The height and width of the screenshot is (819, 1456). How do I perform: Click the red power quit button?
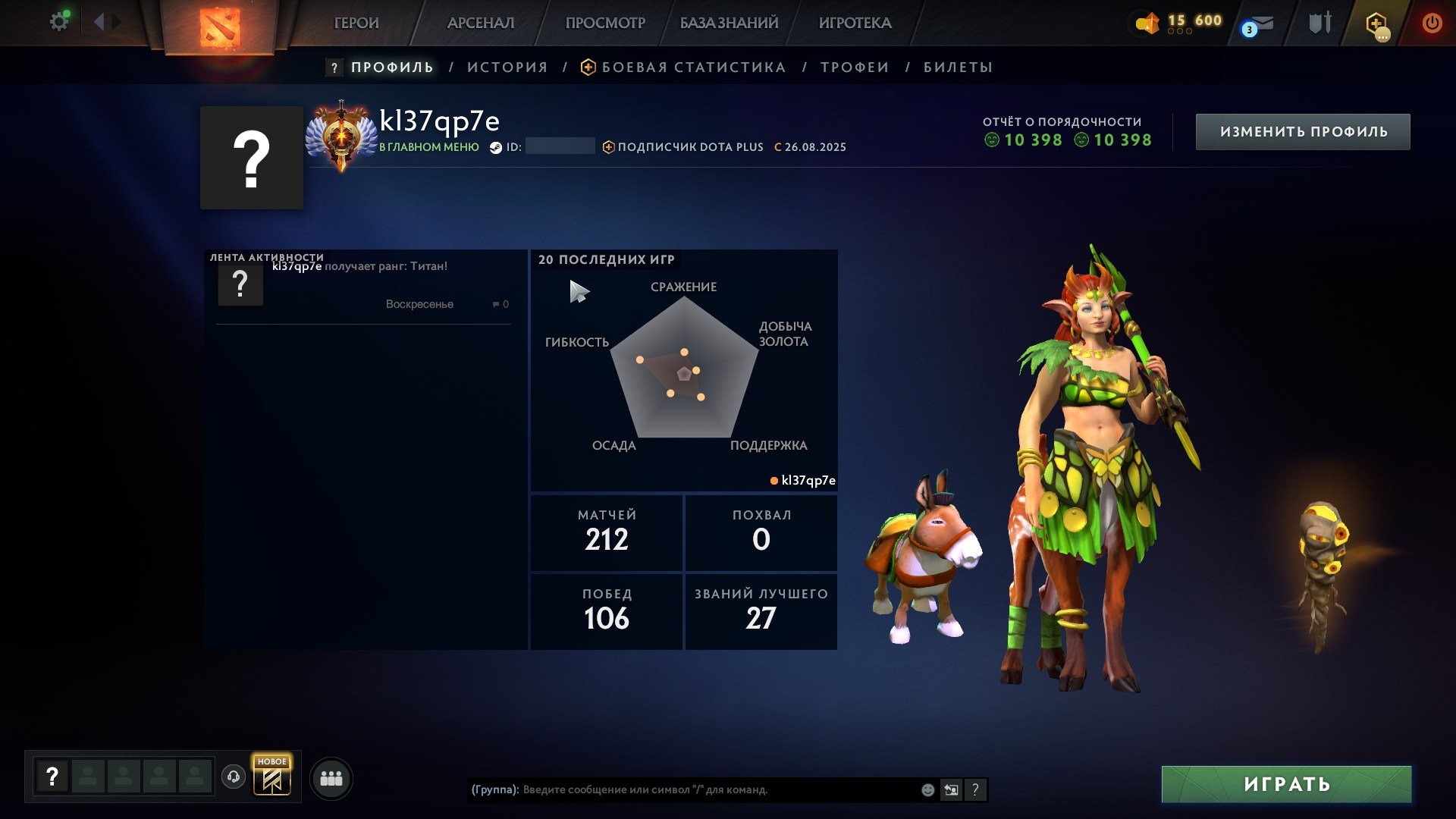coord(1432,24)
